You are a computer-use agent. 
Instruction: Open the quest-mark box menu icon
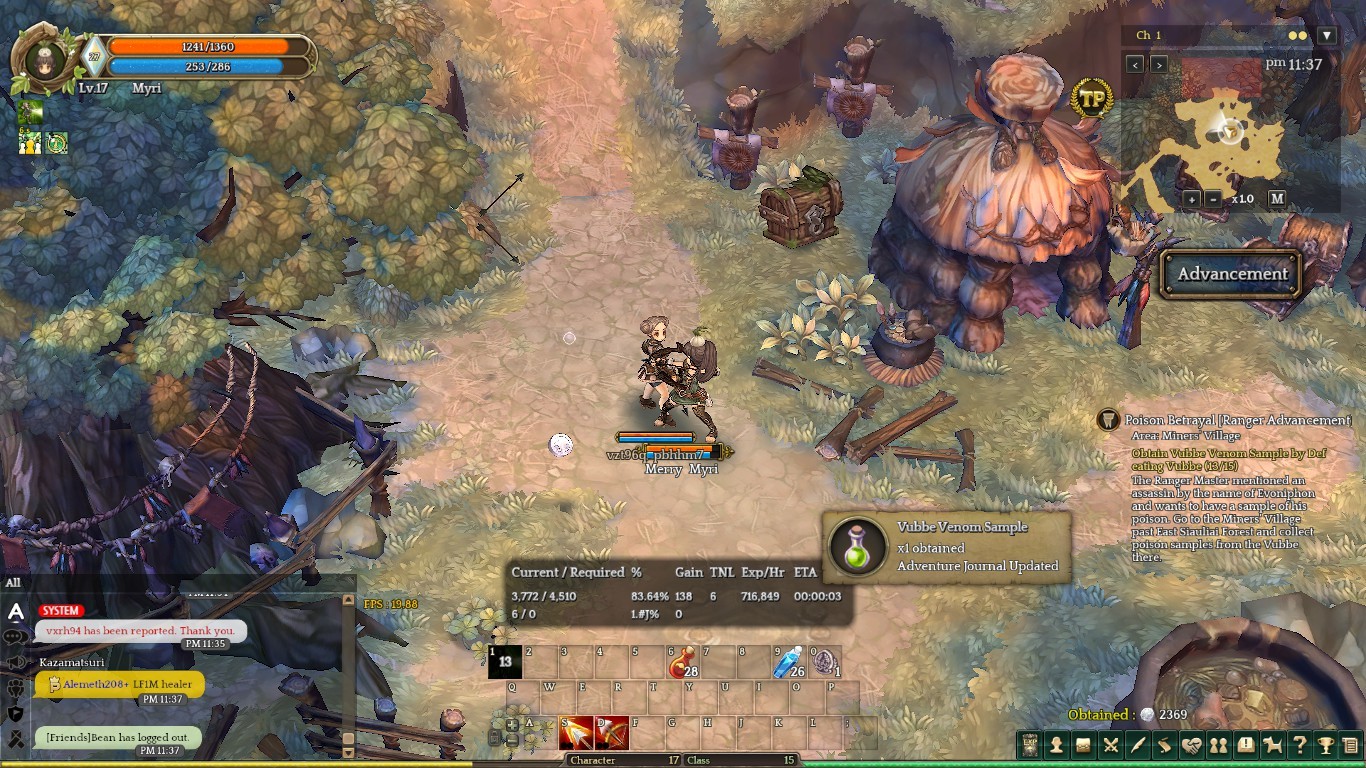click(1246, 745)
